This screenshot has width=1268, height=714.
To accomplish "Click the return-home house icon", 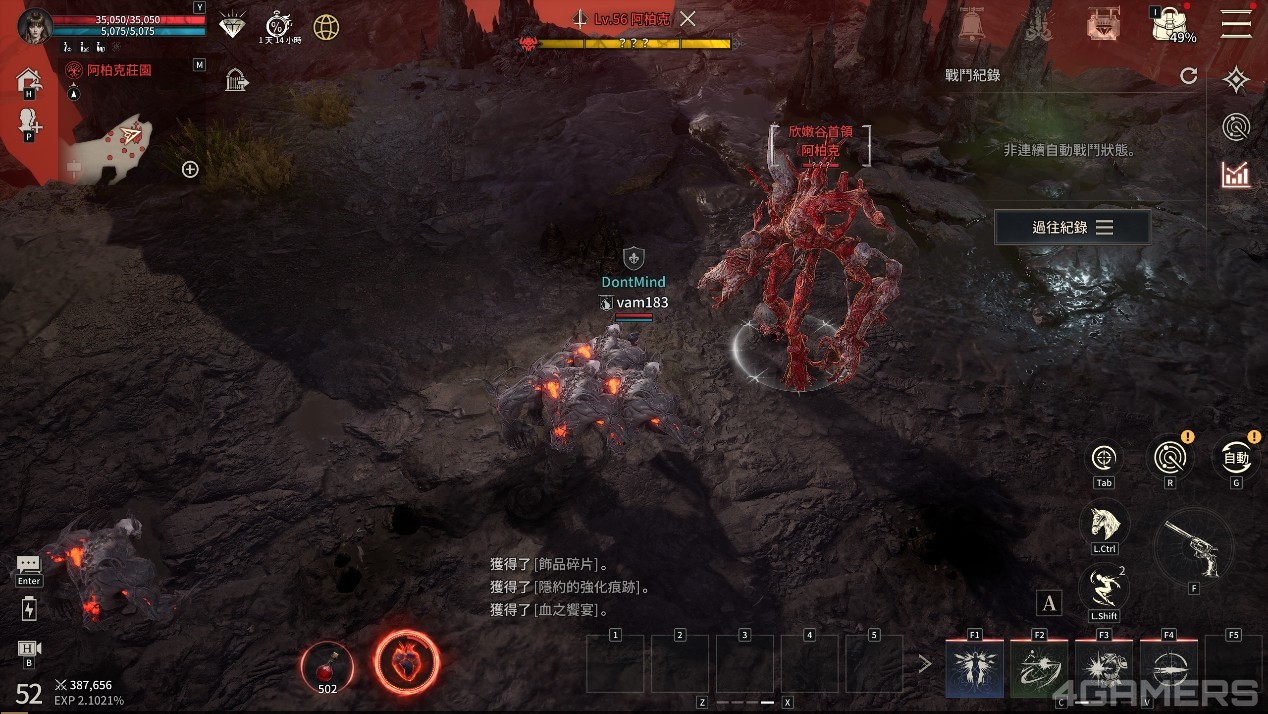I will [29, 79].
